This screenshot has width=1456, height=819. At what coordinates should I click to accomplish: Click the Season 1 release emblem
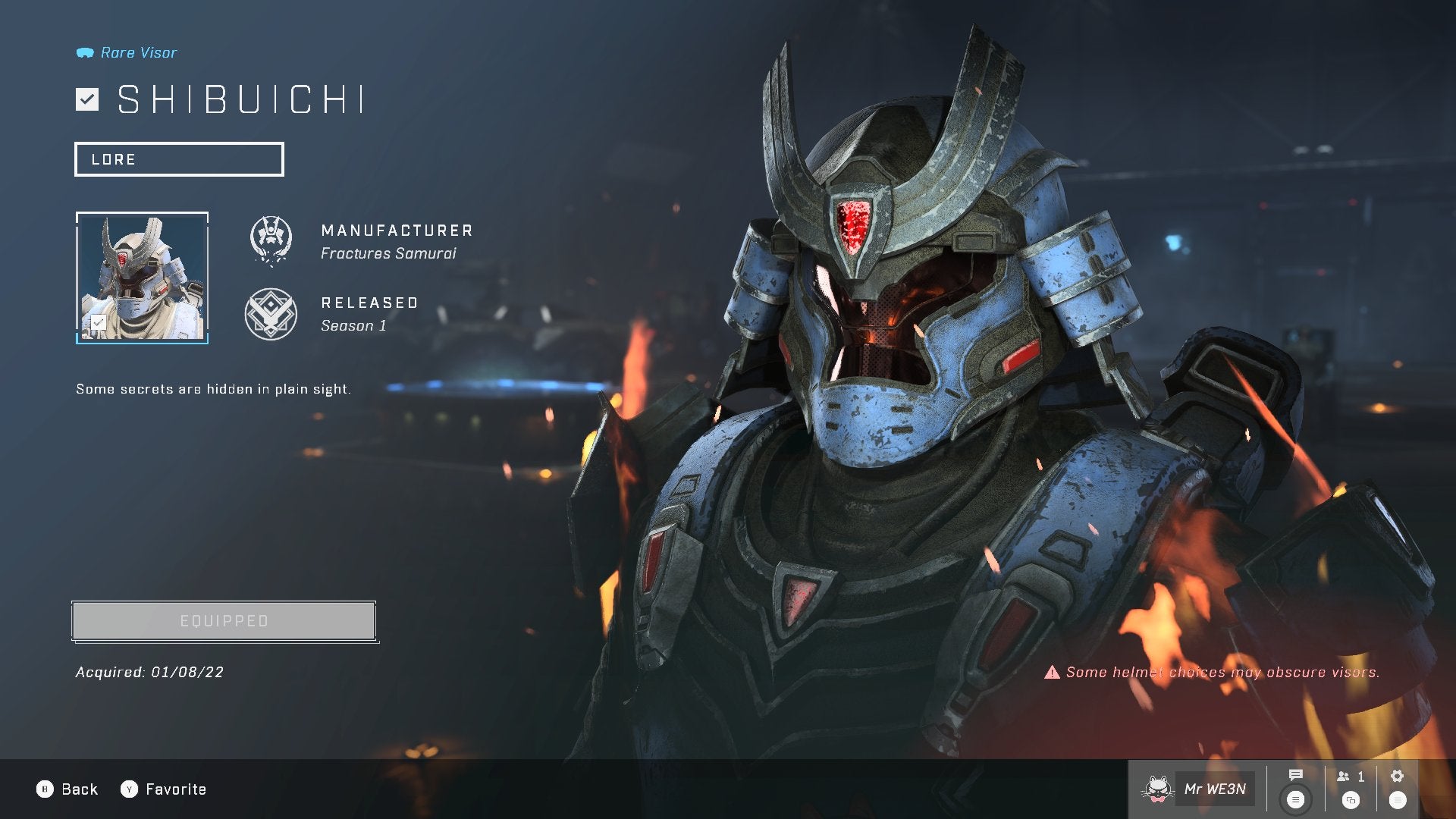[x=271, y=312]
